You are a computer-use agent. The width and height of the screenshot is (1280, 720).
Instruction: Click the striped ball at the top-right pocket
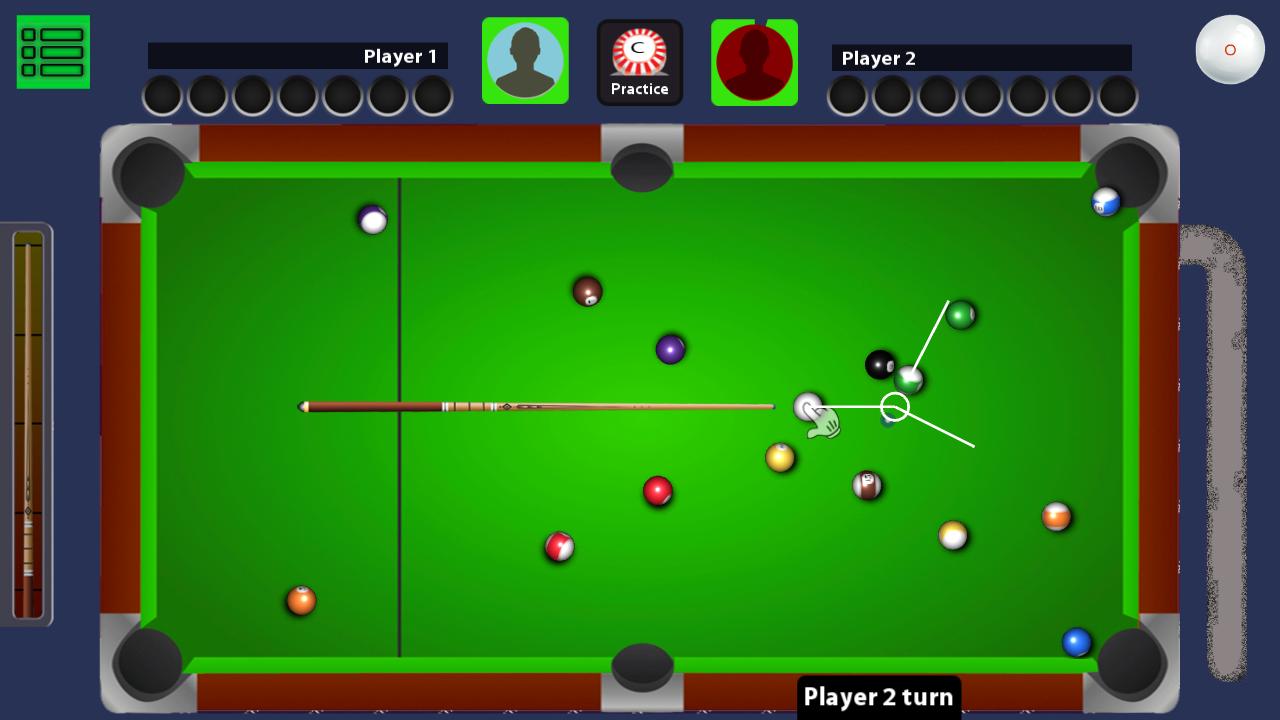coord(1104,200)
